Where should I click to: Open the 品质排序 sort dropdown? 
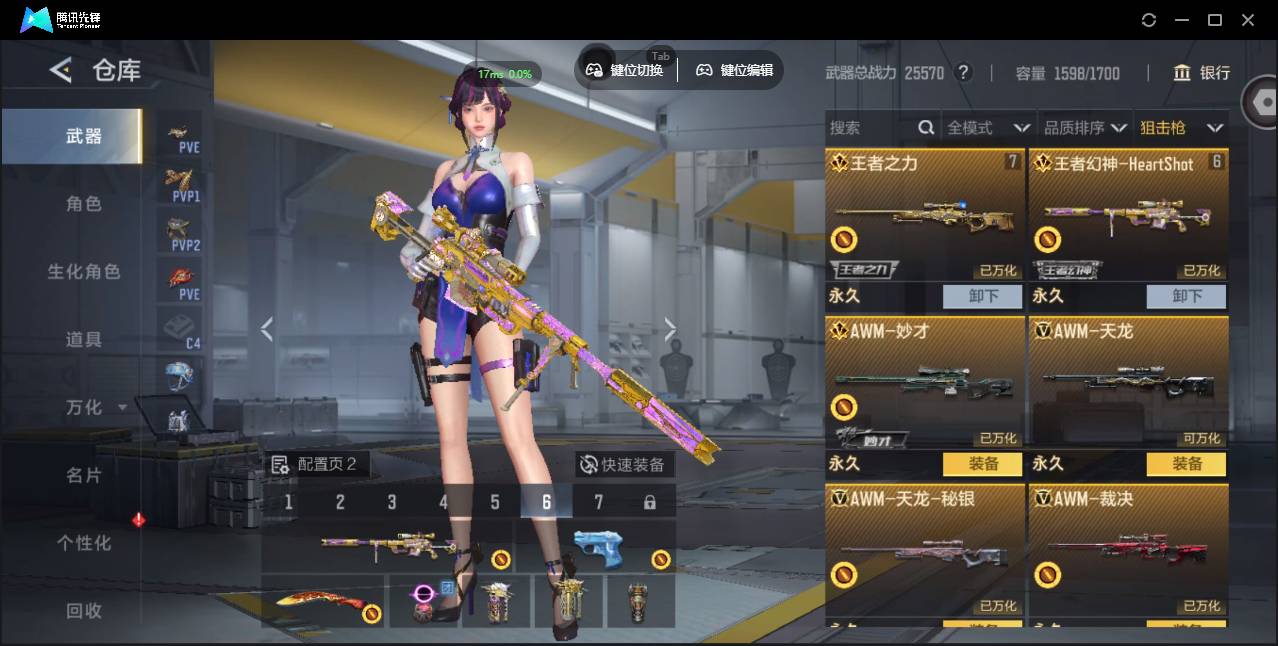click(1085, 128)
